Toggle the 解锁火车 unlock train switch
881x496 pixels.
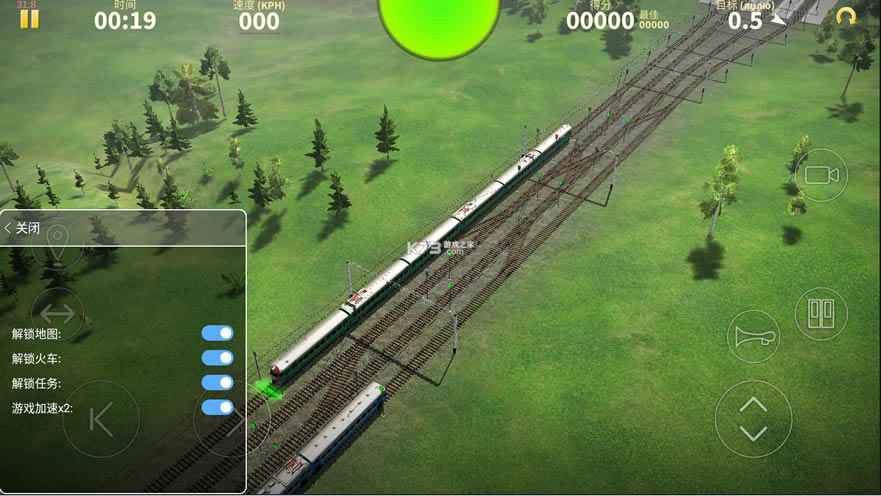(x=217, y=358)
